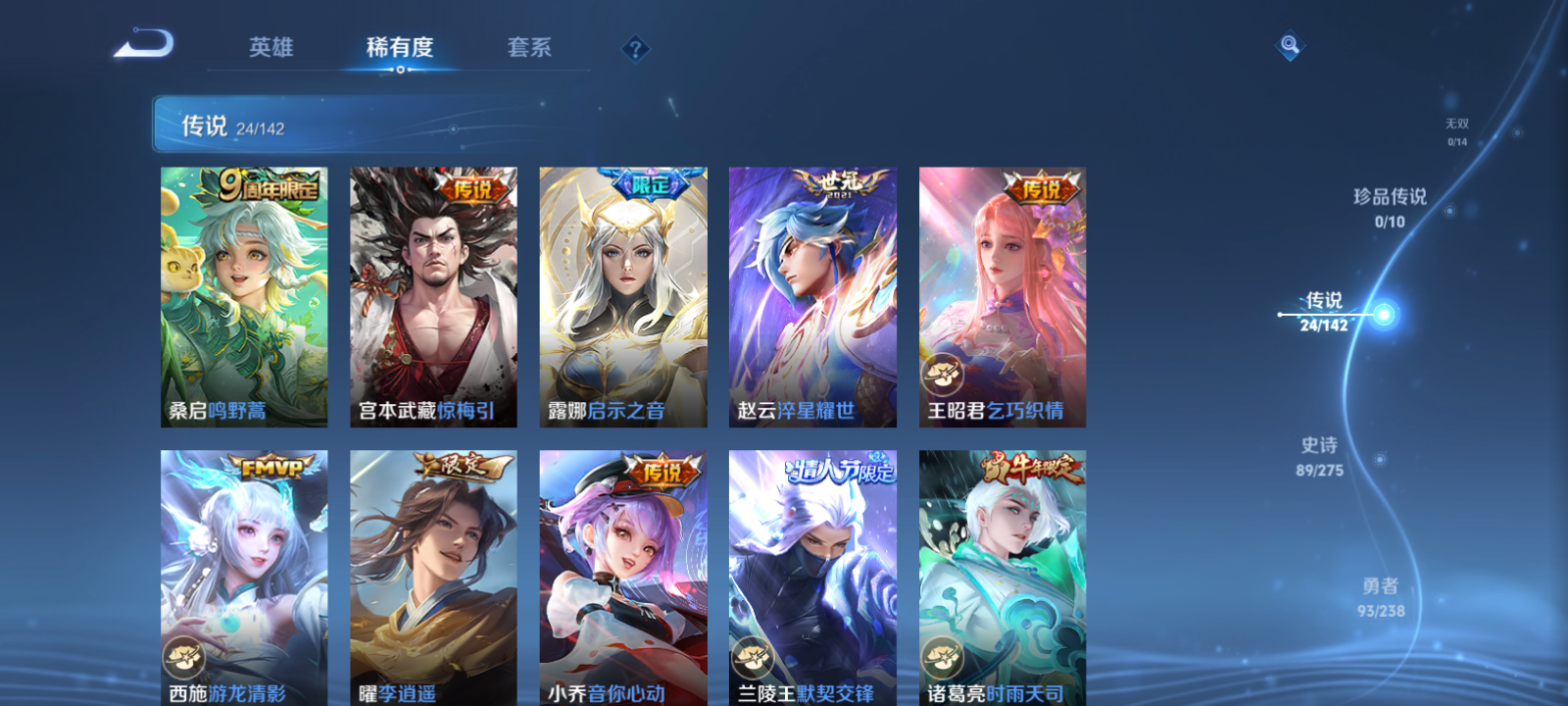
Task: Click the lotus badge on 王昭君乞巧织情 card
Action: [944, 372]
